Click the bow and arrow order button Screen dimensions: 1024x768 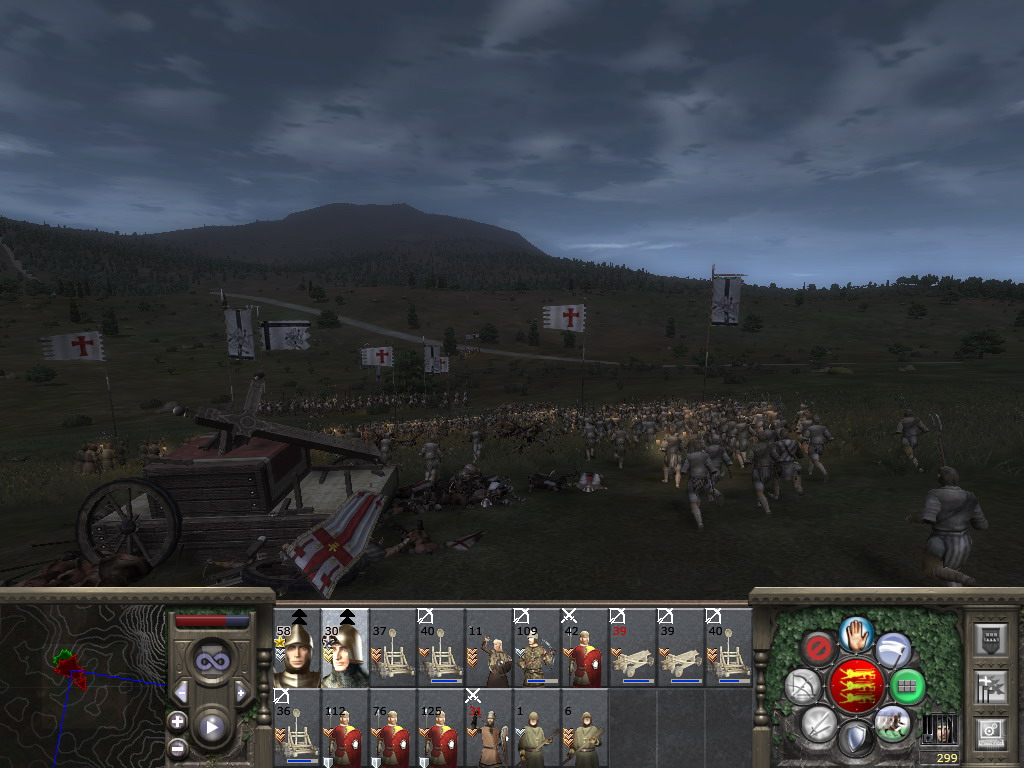[x=802, y=686]
